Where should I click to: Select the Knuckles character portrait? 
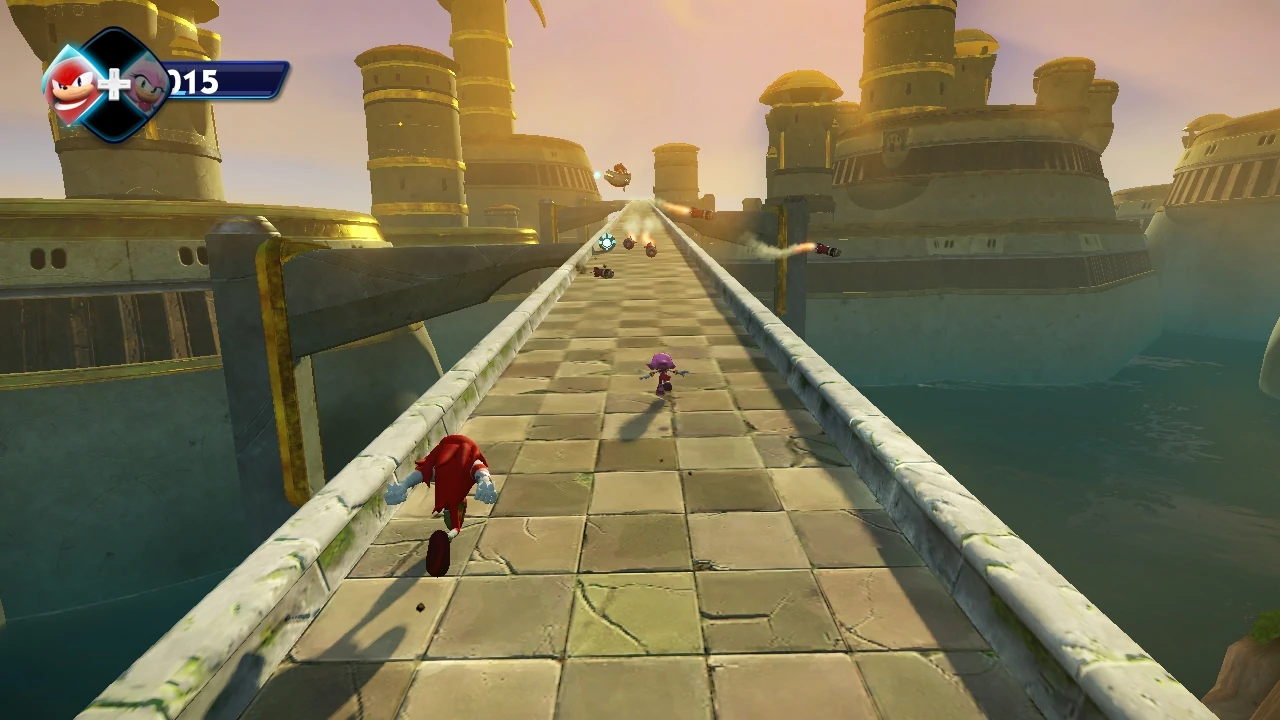(73, 86)
